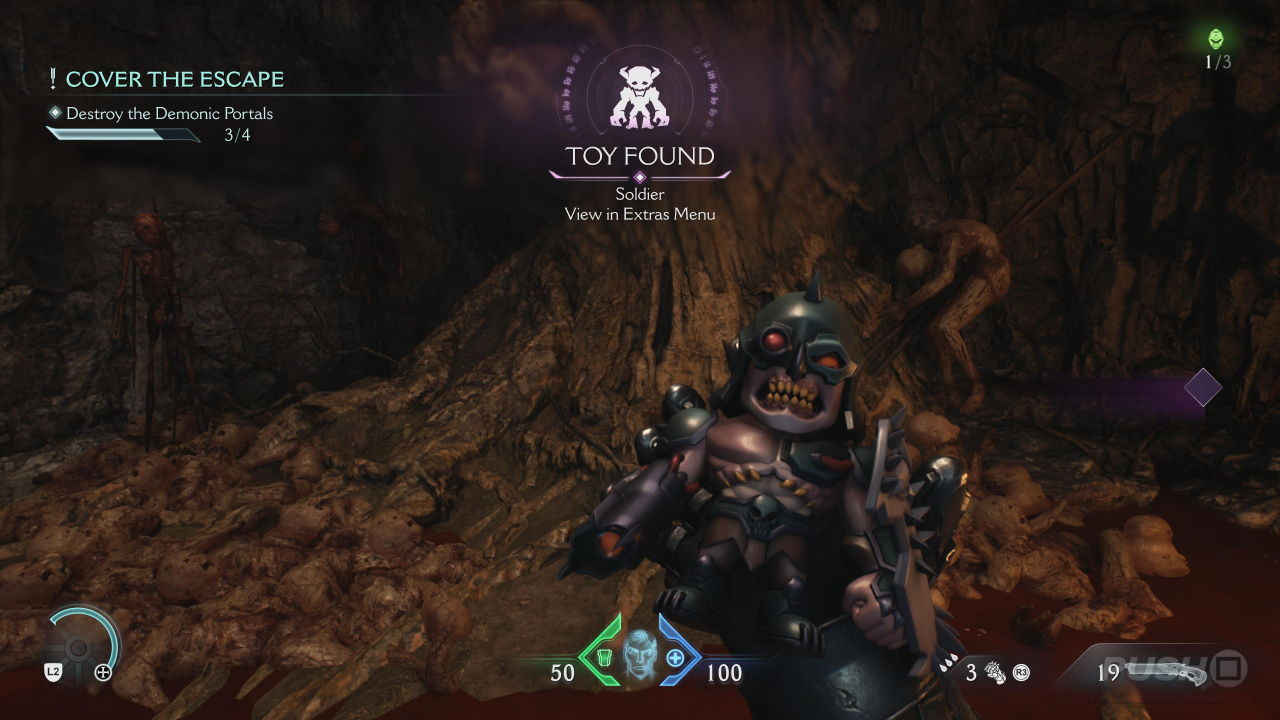Select the gauntlet melee charge icon
This screenshot has height=720, width=1280.
[x=996, y=672]
